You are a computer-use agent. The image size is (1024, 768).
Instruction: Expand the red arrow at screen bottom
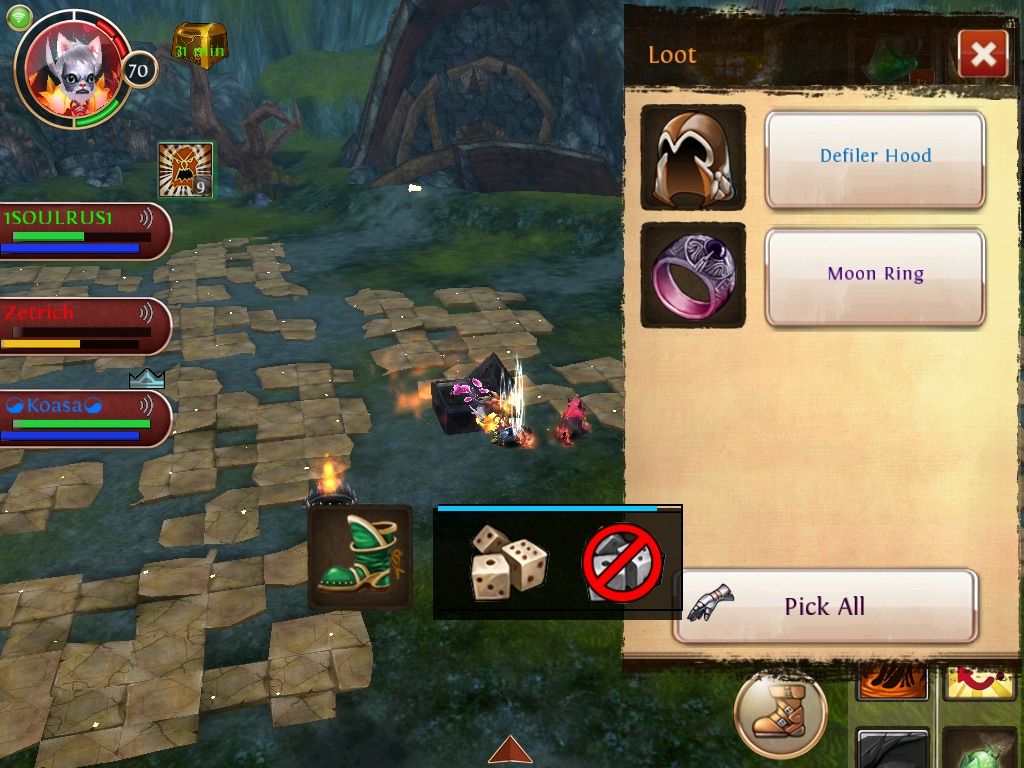[510, 750]
